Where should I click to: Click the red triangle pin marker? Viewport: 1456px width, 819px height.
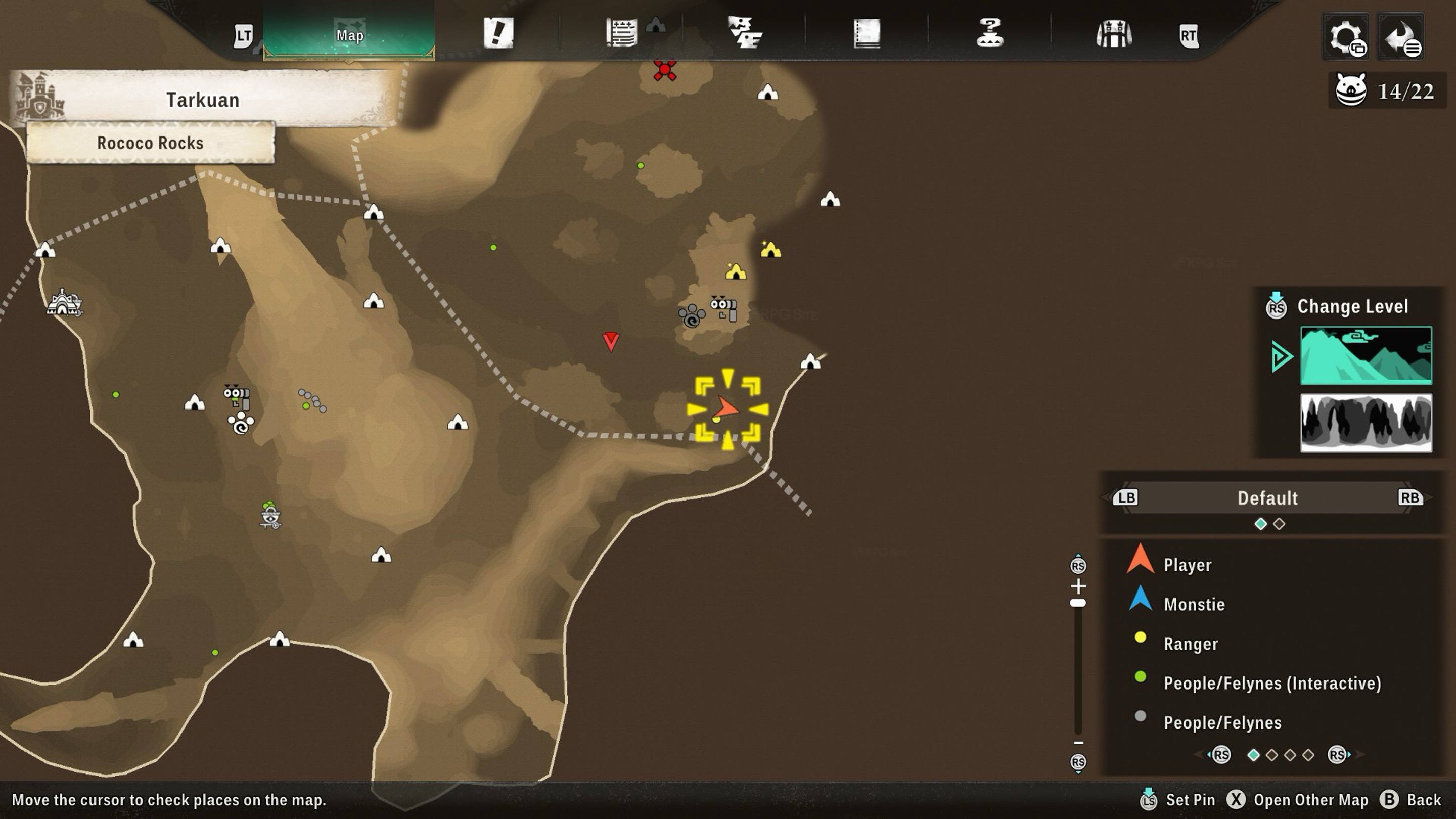click(610, 341)
